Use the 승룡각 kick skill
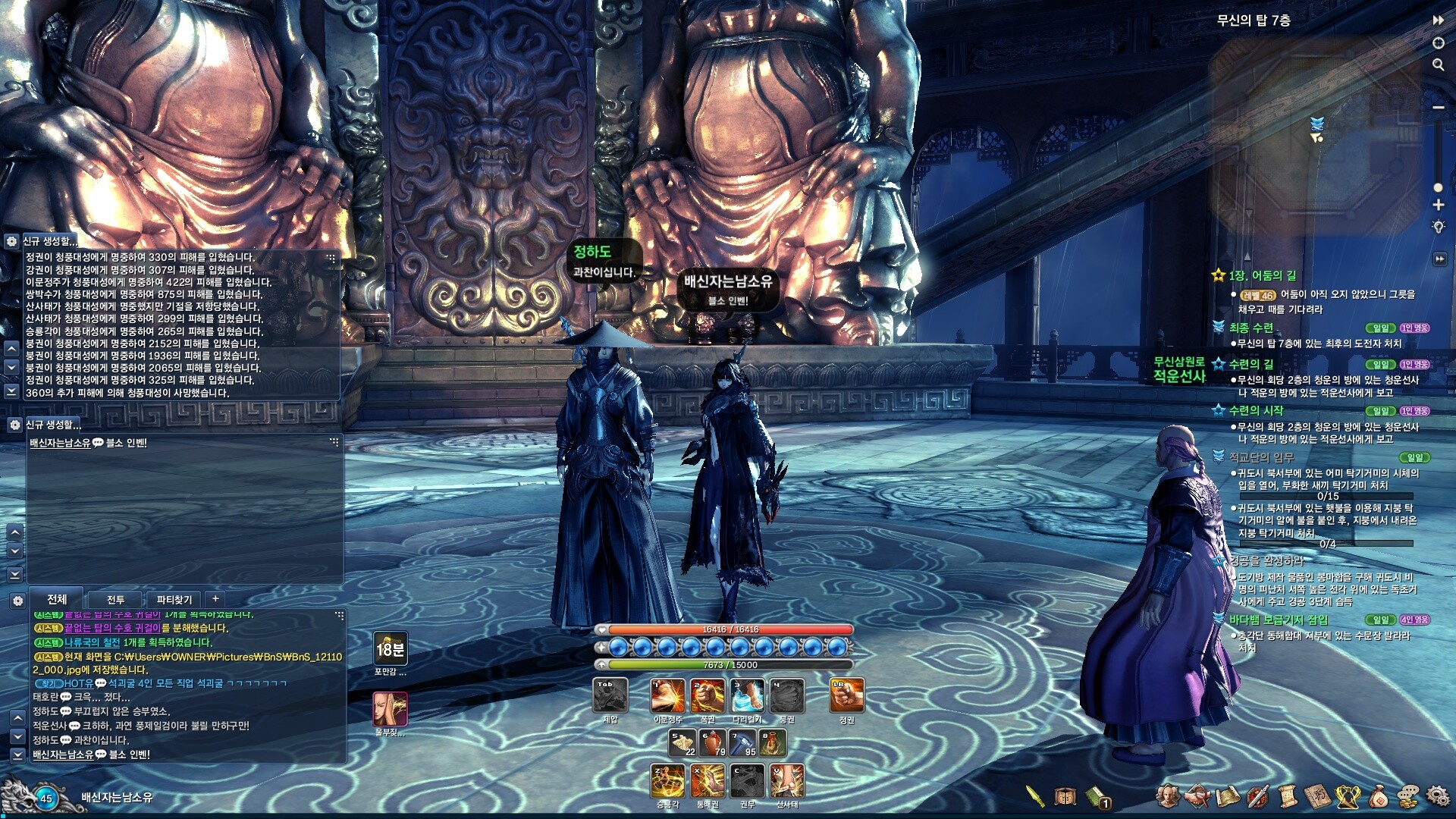This screenshot has height=819, width=1456. pos(667,781)
